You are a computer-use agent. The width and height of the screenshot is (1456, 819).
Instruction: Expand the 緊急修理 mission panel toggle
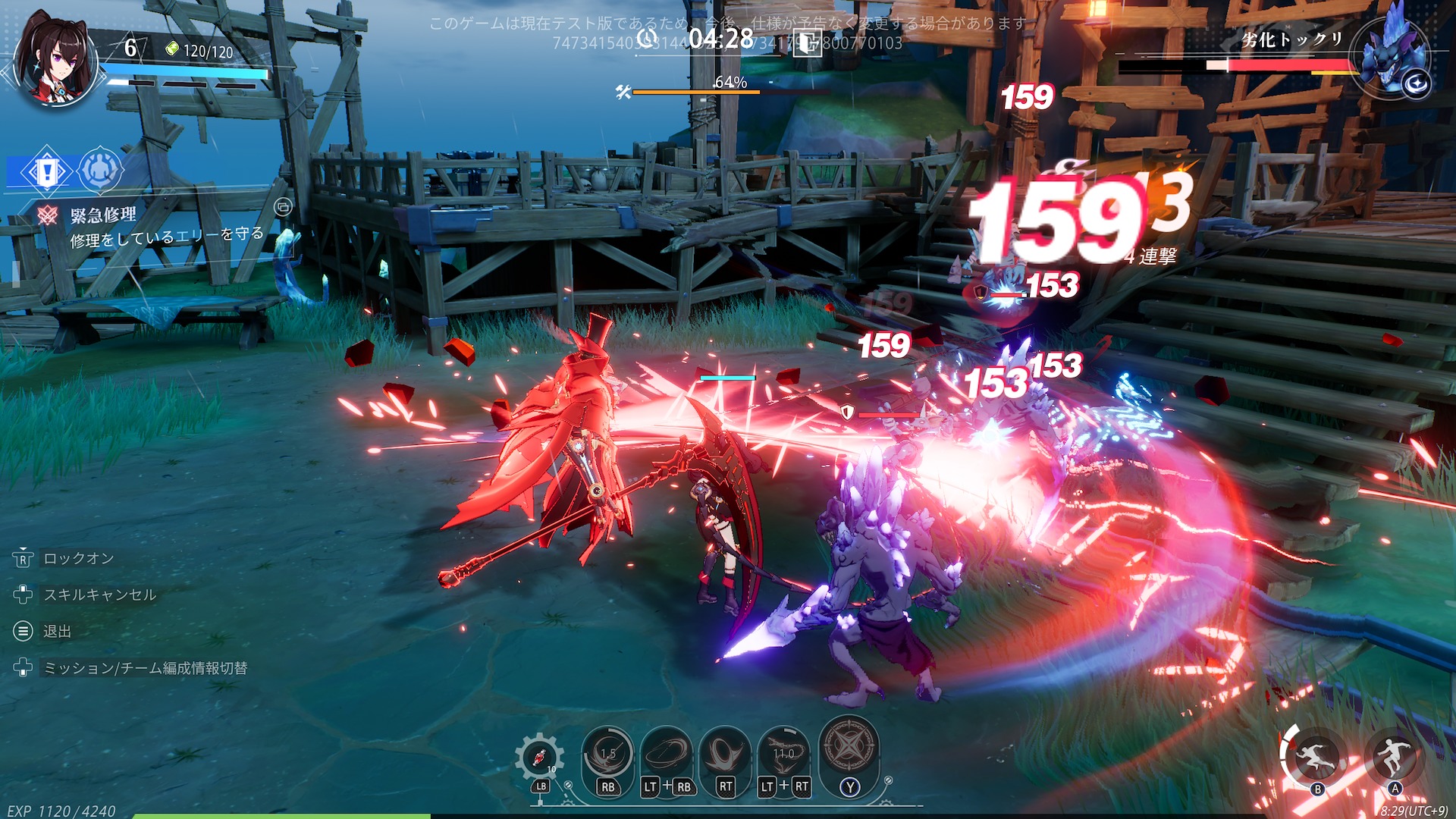pyautogui.click(x=283, y=206)
